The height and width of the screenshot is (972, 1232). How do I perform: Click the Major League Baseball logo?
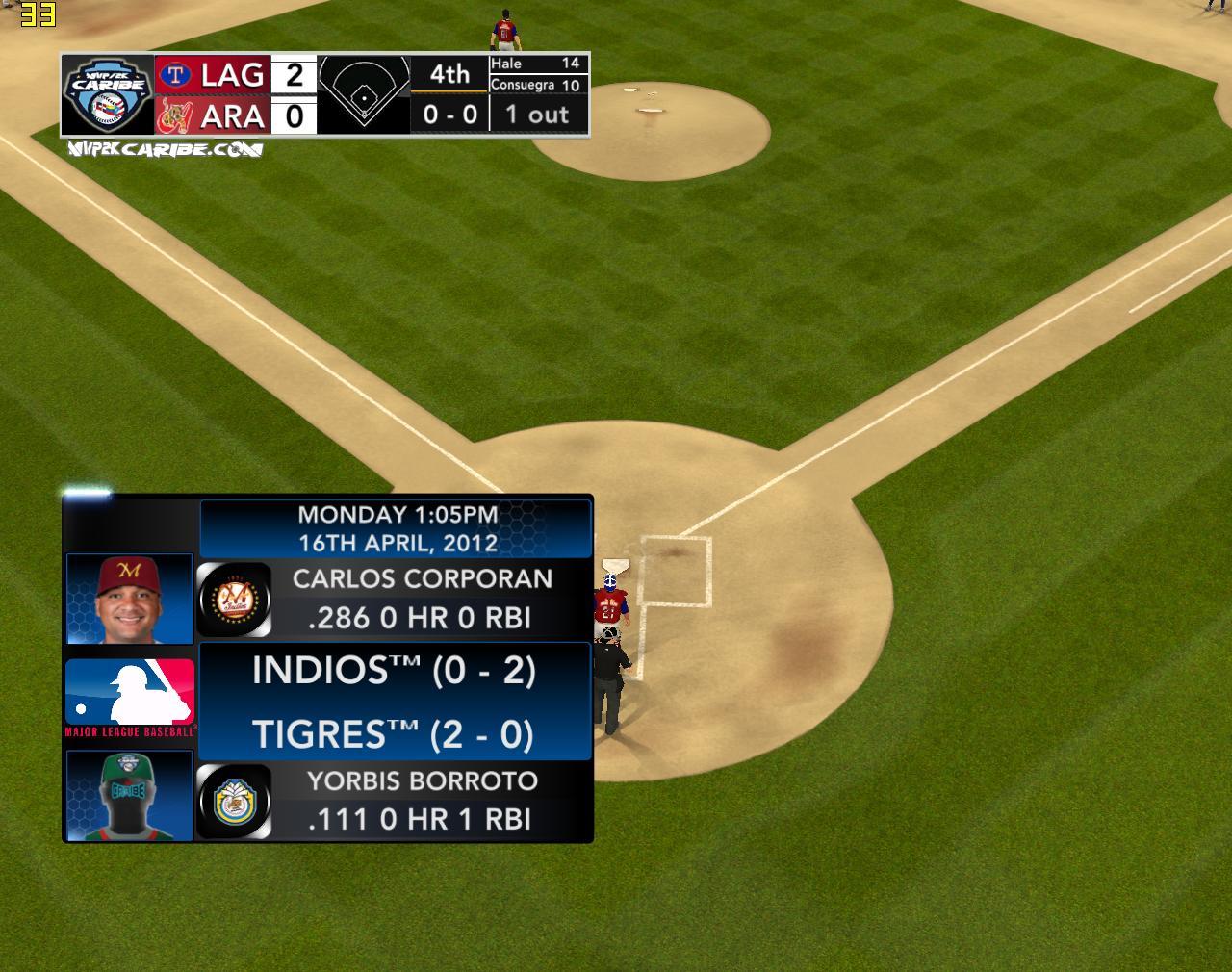pyautogui.click(x=130, y=696)
